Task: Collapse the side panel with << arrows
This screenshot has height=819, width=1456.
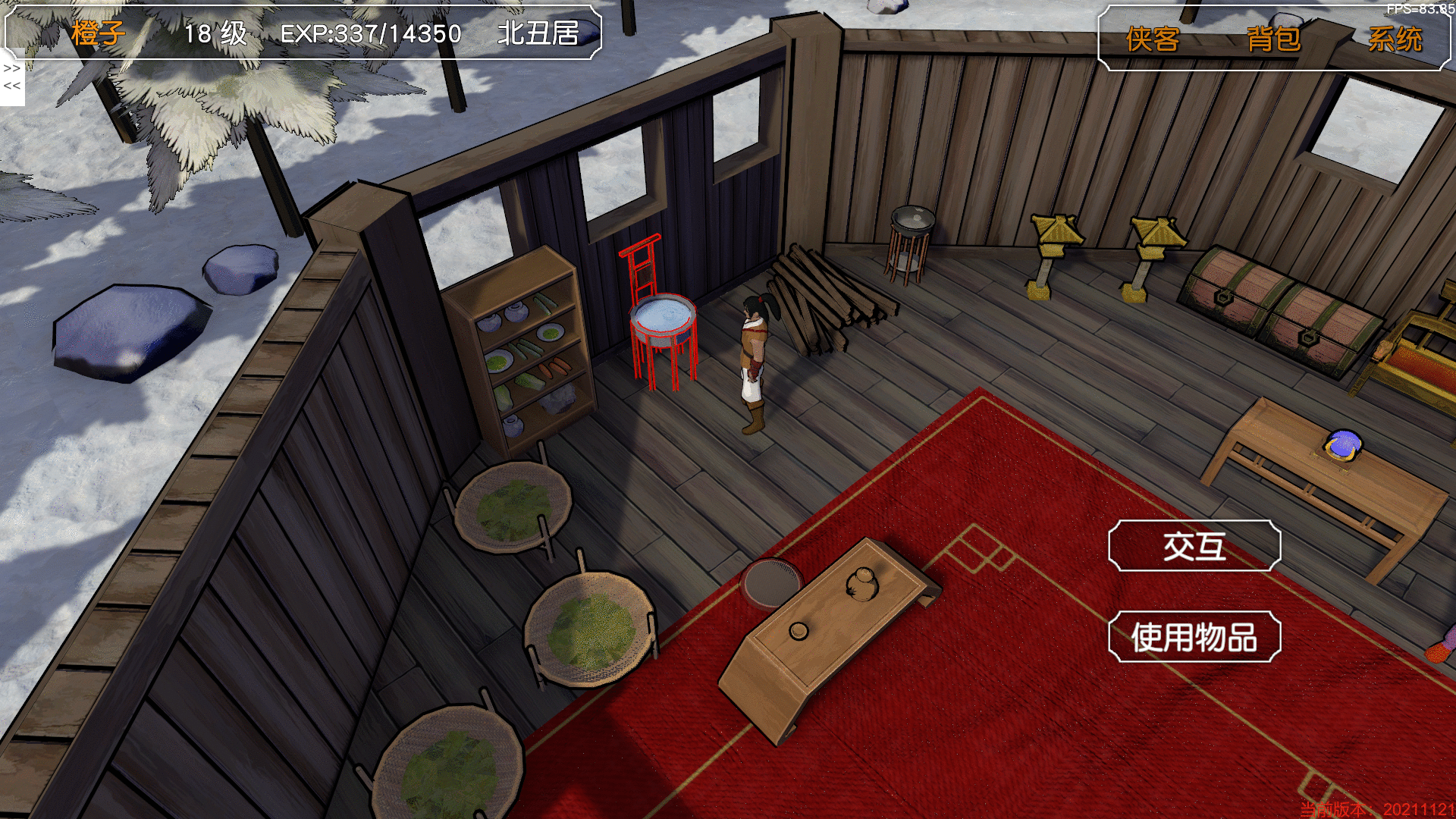Action: [12, 86]
